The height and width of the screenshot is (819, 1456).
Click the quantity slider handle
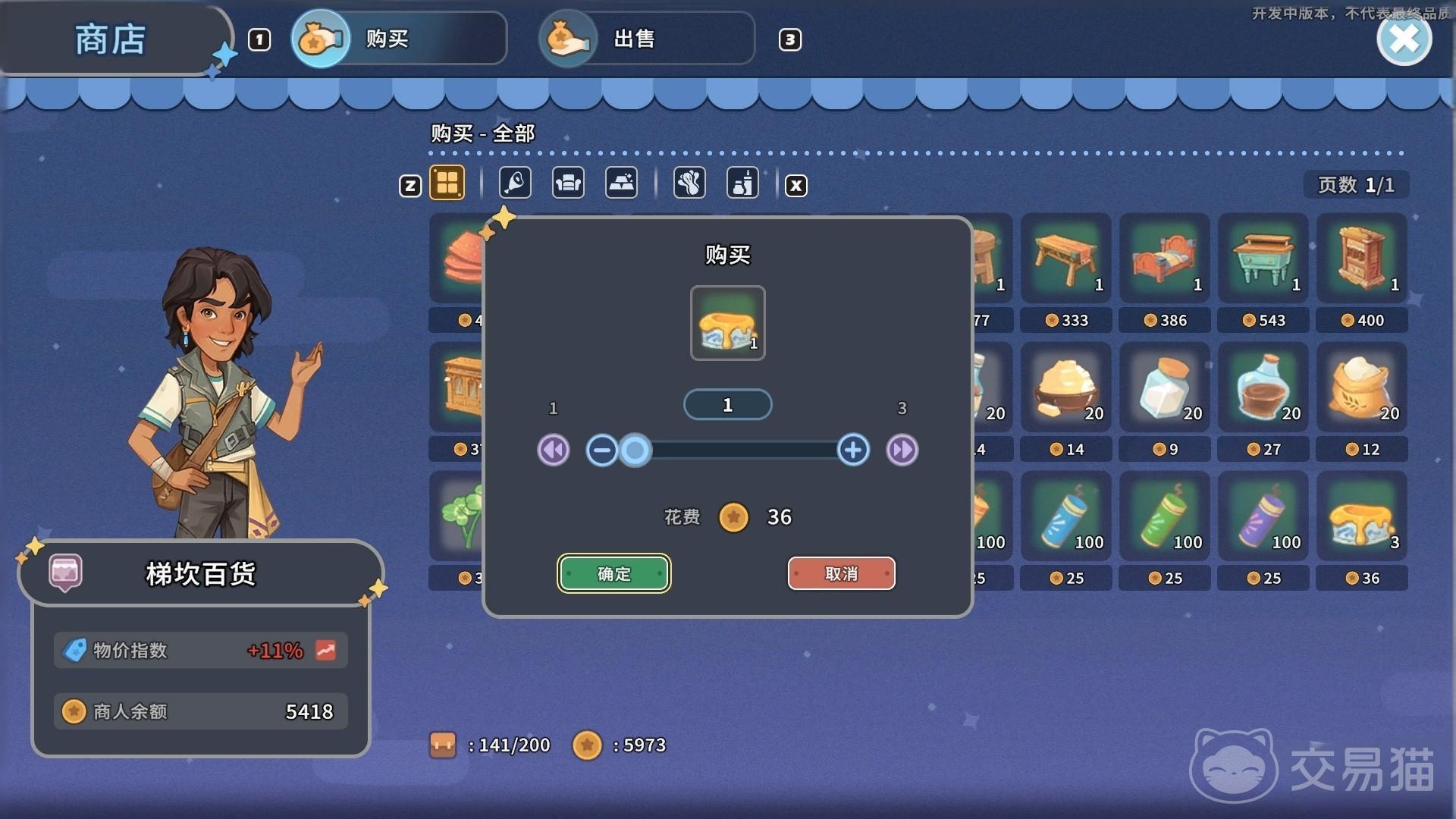[x=635, y=450]
